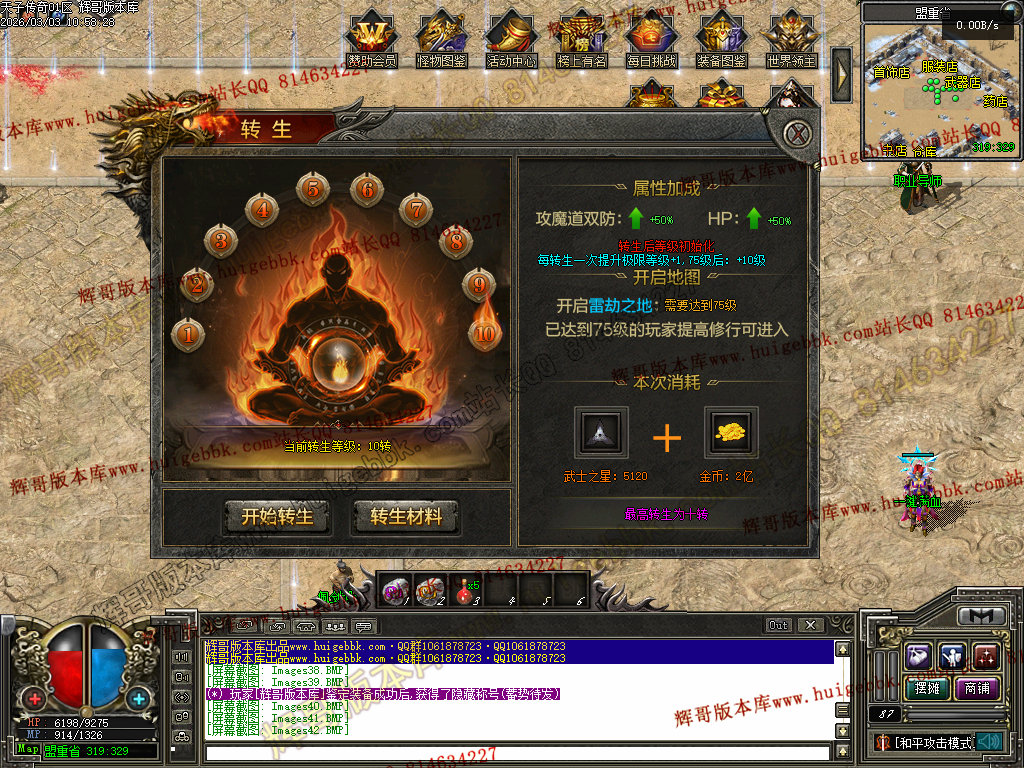Open the 活动中心 event center

tap(512, 38)
